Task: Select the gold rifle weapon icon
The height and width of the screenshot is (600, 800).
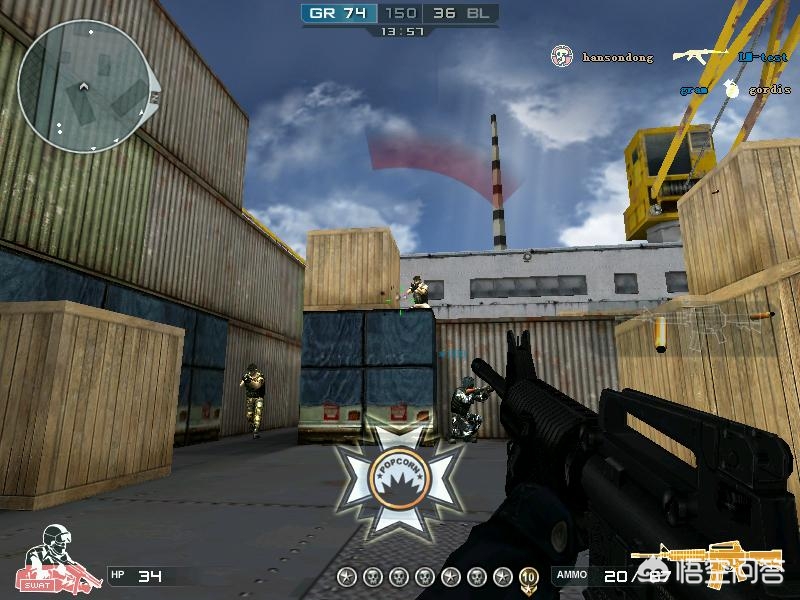Action: pyautogui.click(x=705, y=557)
